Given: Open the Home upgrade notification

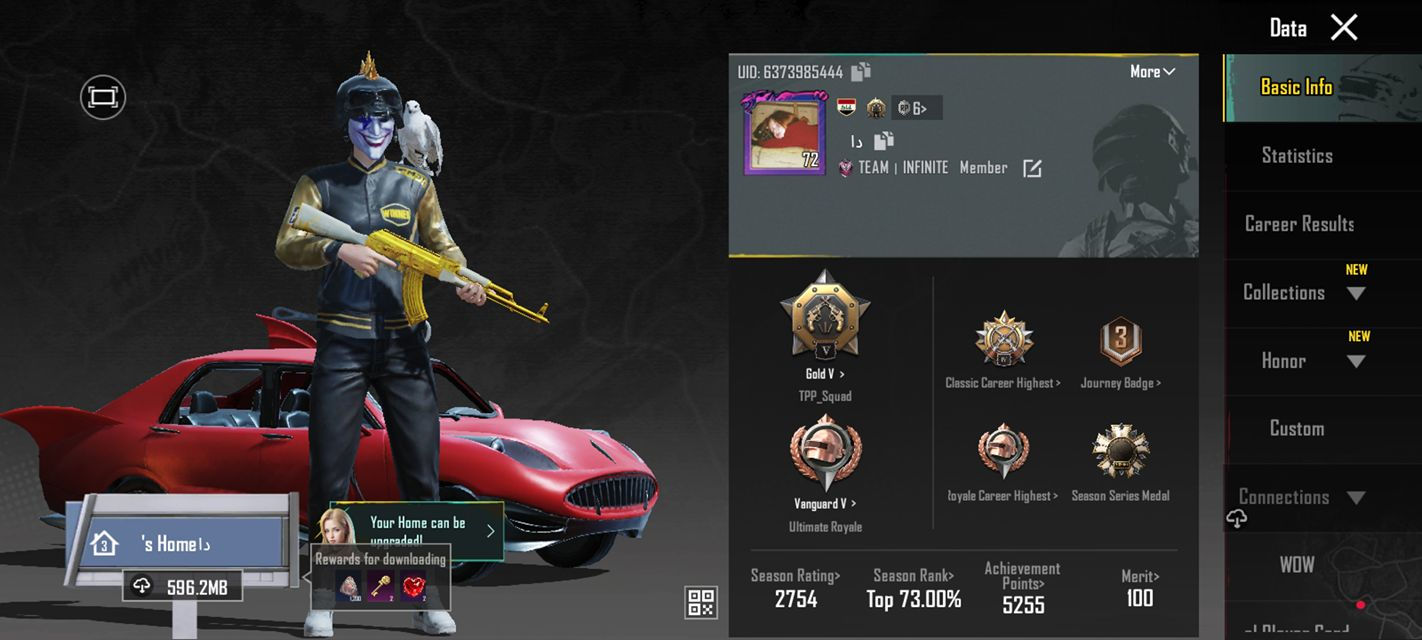Looking at the screenshot, I should pos(418,530).
